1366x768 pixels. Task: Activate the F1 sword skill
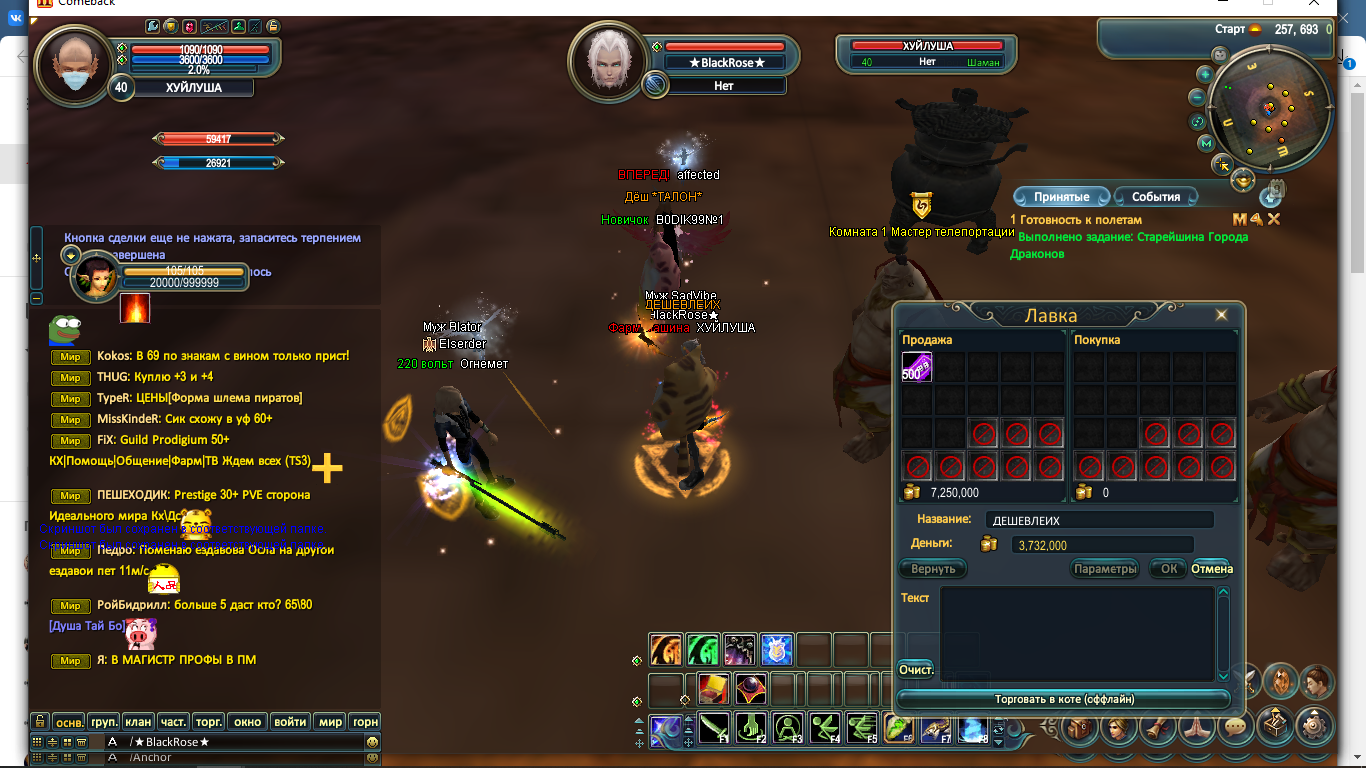[714, 727]
